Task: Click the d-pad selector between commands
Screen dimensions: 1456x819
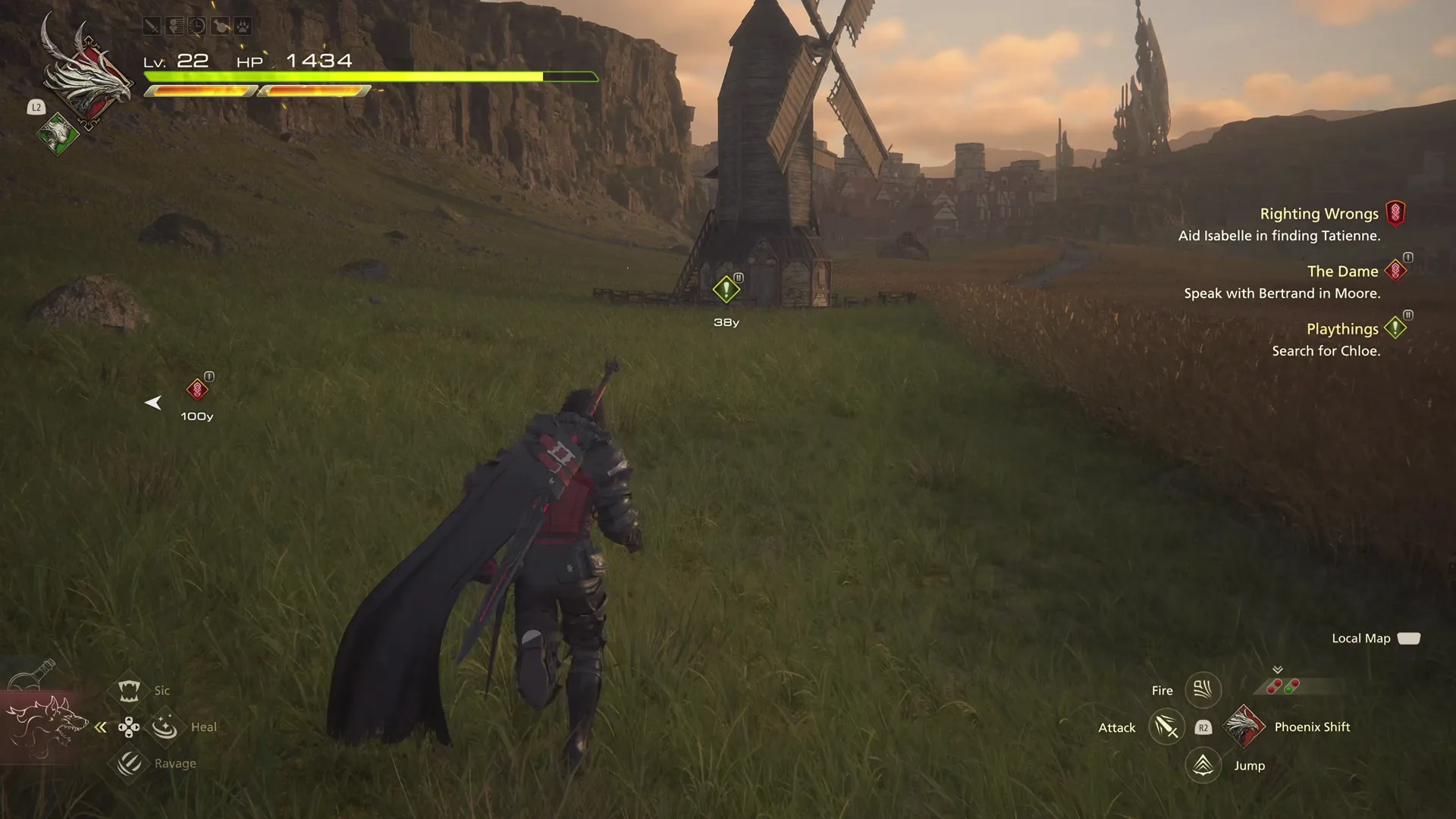Action: coord(130,726)
